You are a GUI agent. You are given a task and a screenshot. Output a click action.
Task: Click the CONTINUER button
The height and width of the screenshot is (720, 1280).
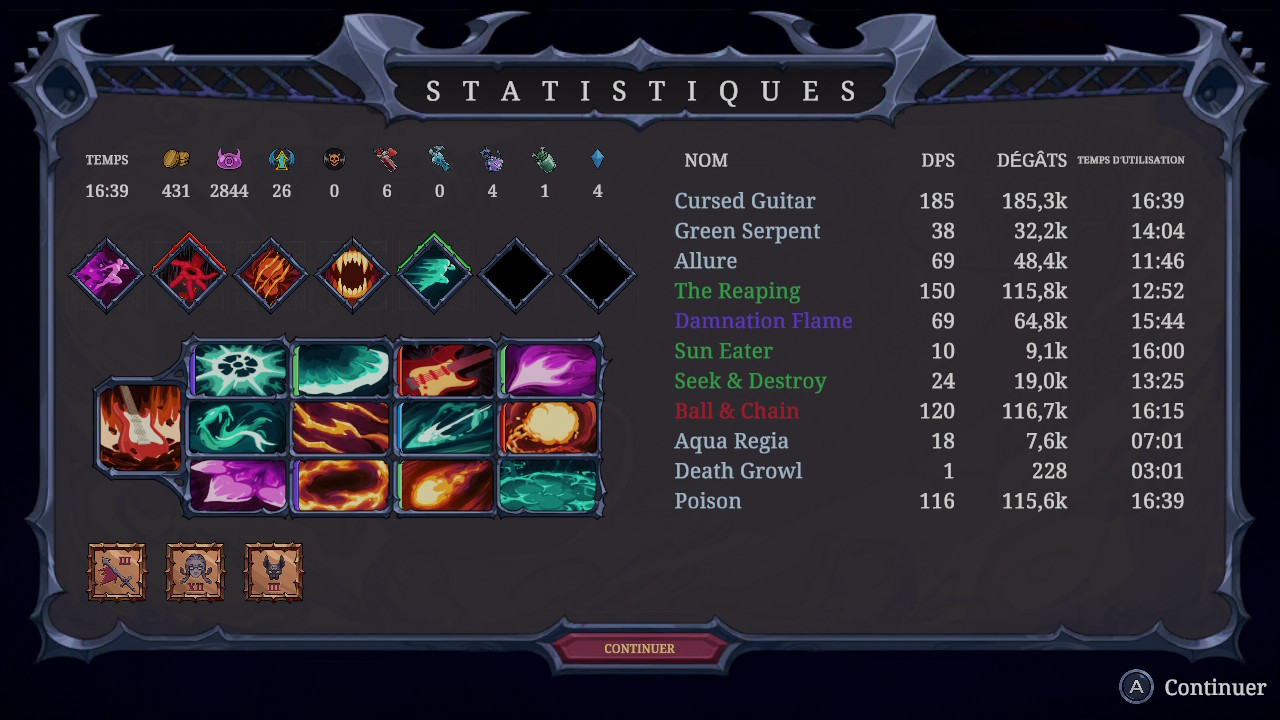pos(640,648)
